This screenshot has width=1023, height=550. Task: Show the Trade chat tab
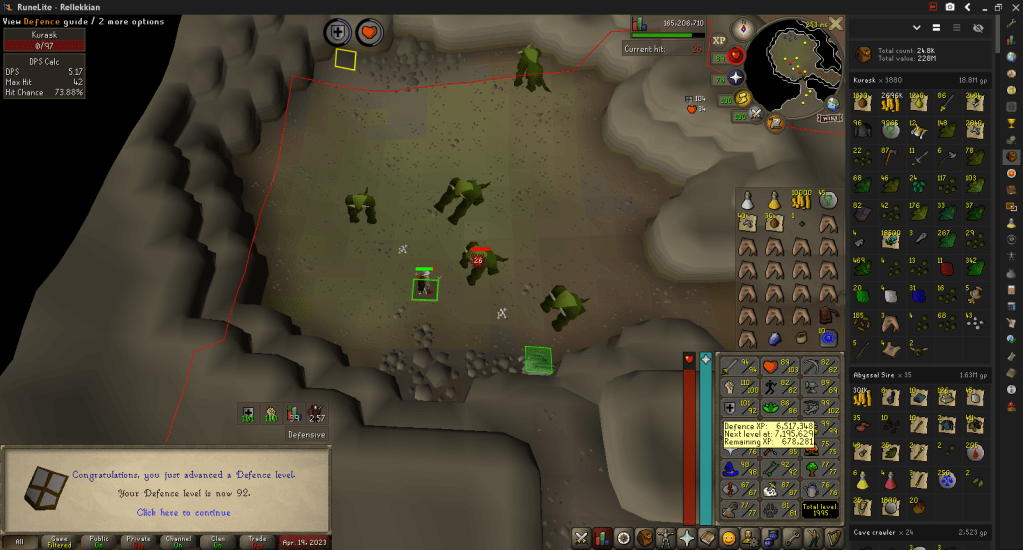[258, 540]
